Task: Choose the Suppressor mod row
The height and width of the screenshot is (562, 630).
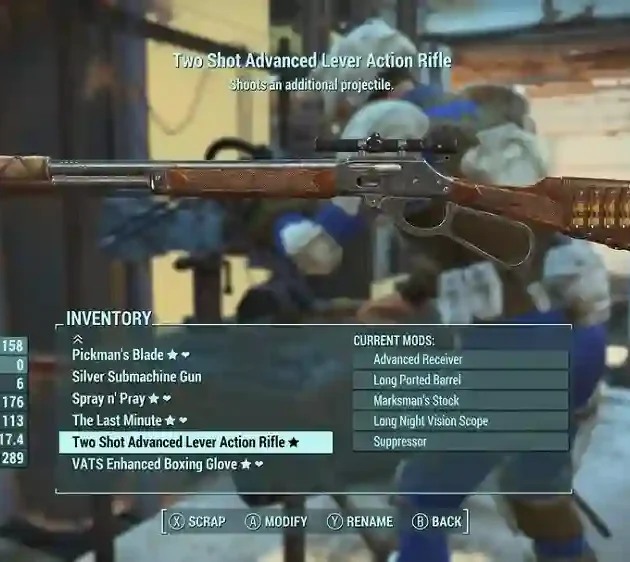Action: pos(460,441)
